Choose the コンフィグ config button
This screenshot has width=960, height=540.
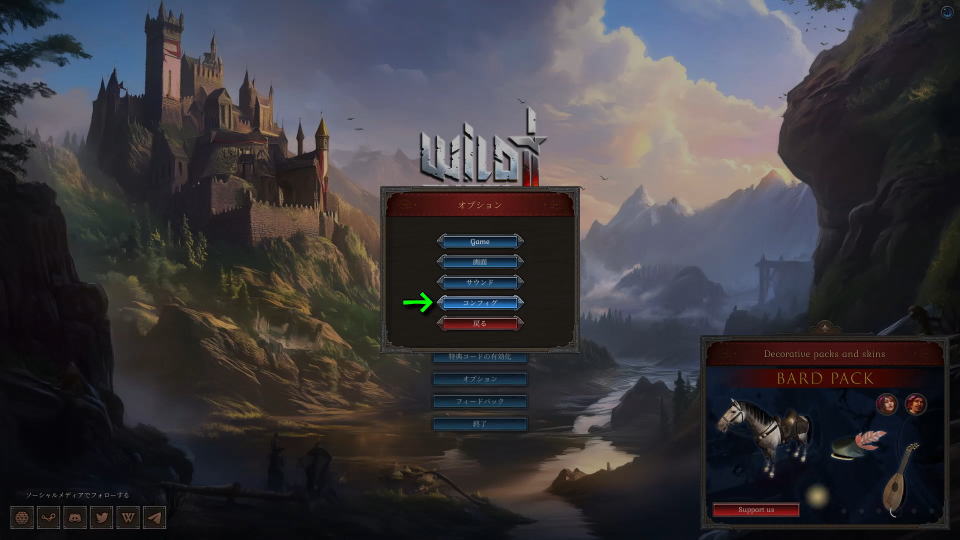click(x=479, y=302)
